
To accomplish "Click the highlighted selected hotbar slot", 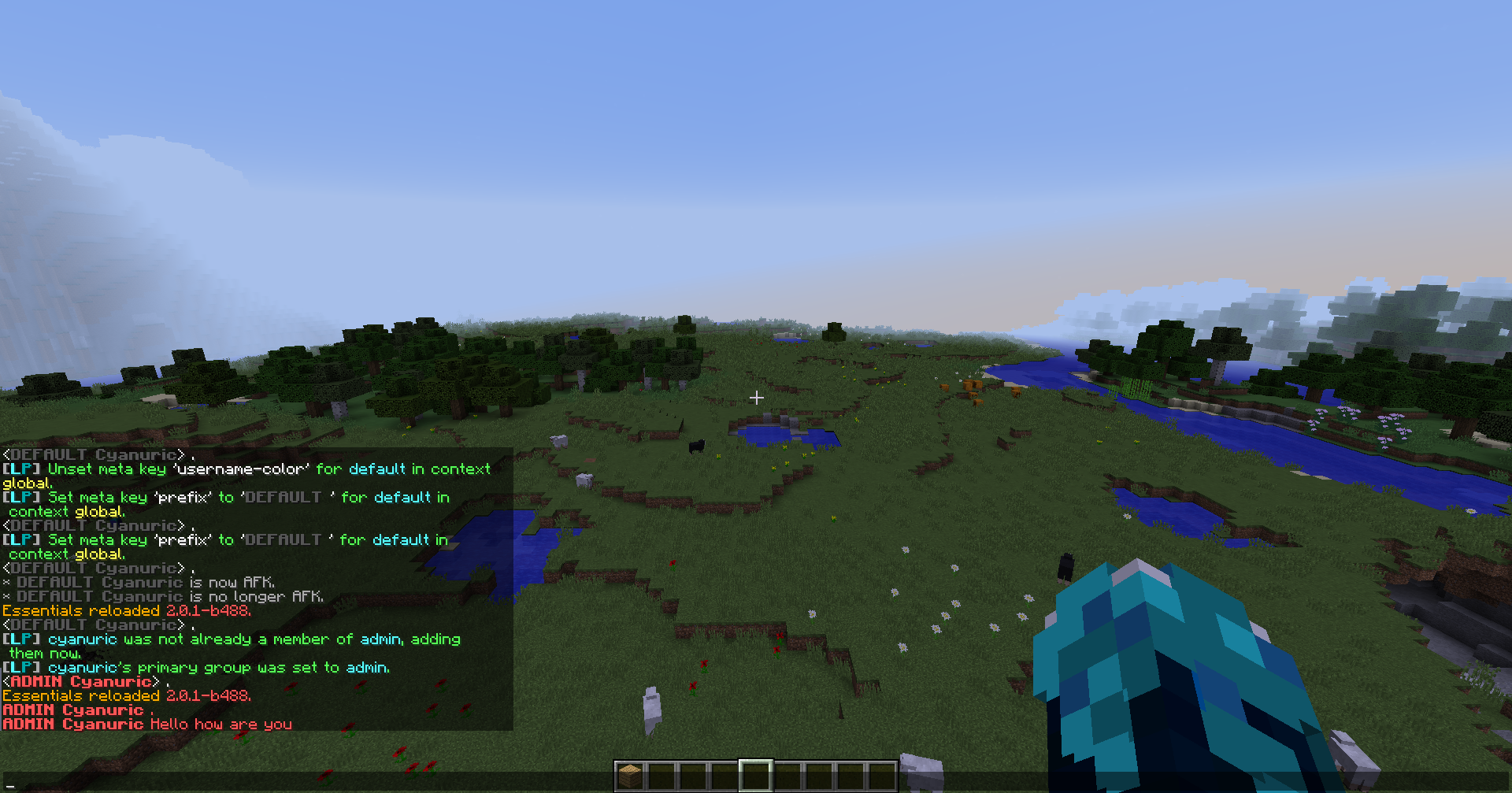I will [x=754, y=773].
